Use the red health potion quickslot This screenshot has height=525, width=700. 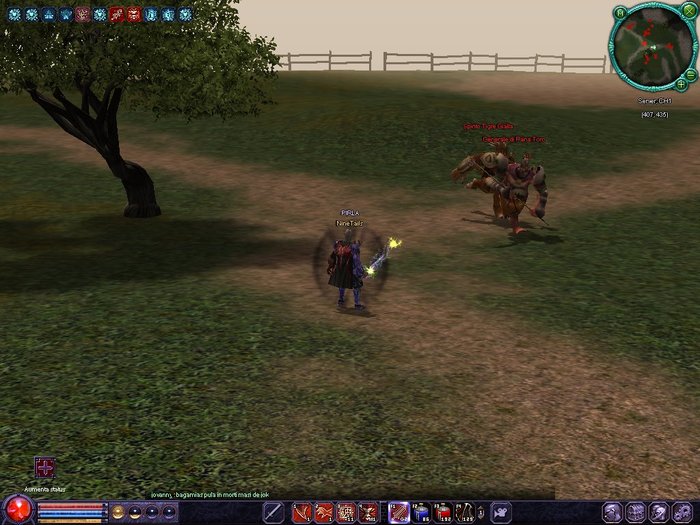coord(443,513)
